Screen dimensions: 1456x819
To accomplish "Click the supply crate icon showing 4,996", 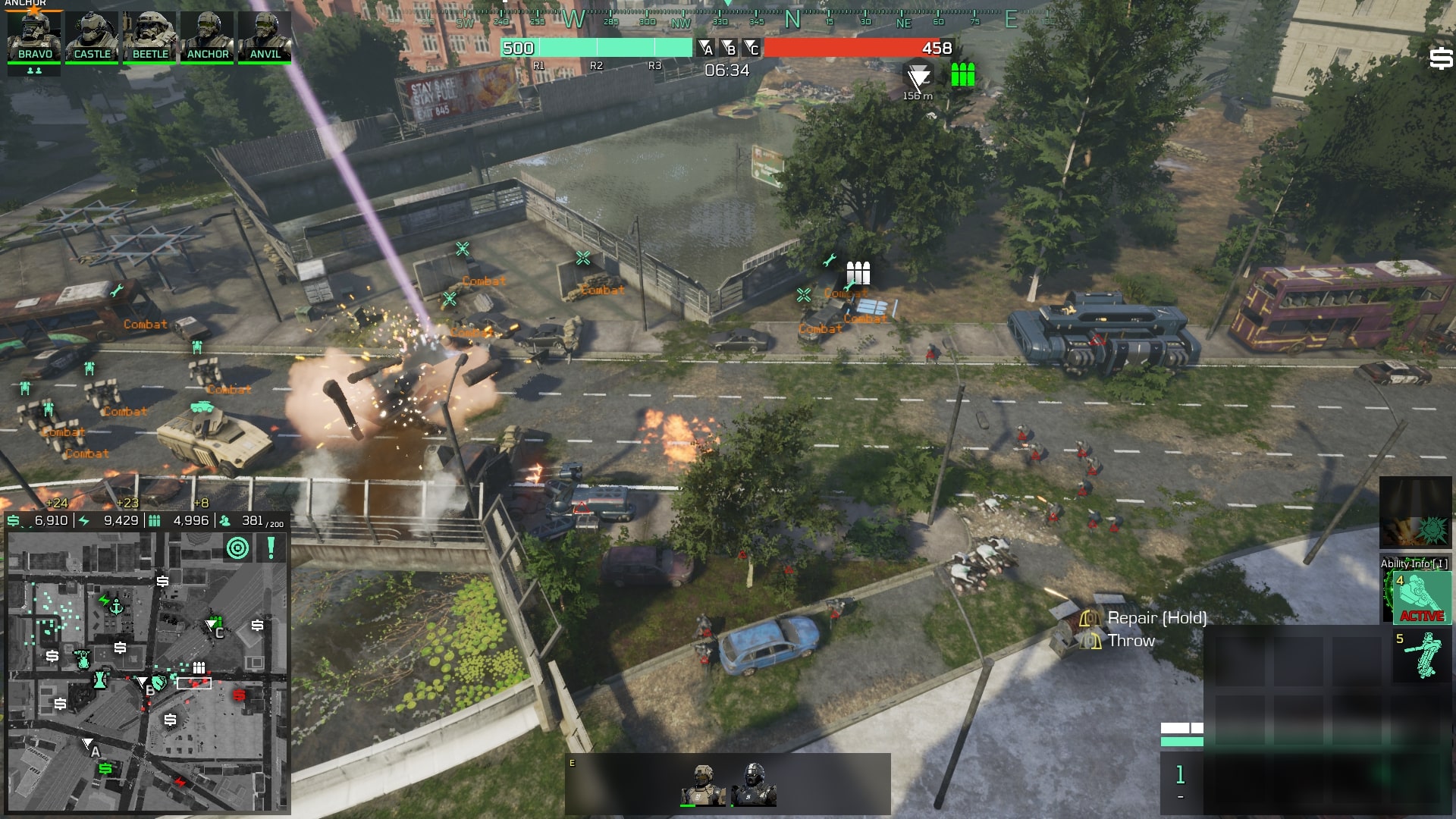I will pyautogui.click(x=154, y=521).
